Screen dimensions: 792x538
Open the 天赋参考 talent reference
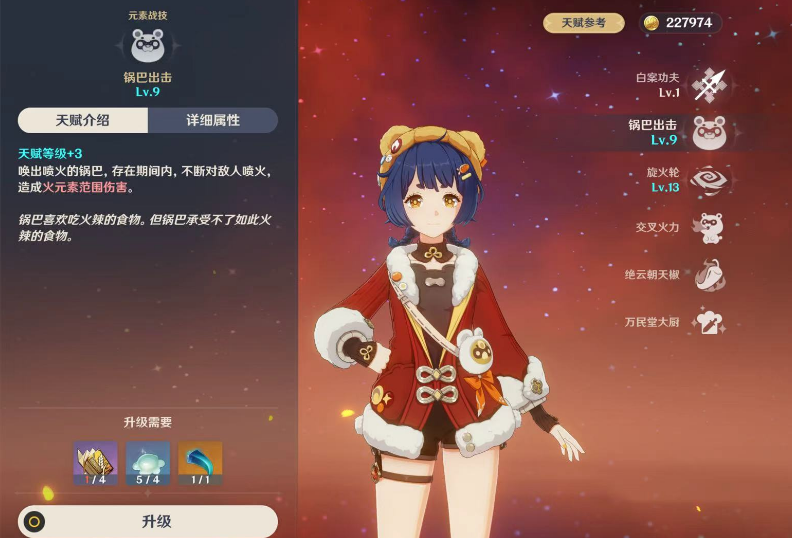point(584,23)
